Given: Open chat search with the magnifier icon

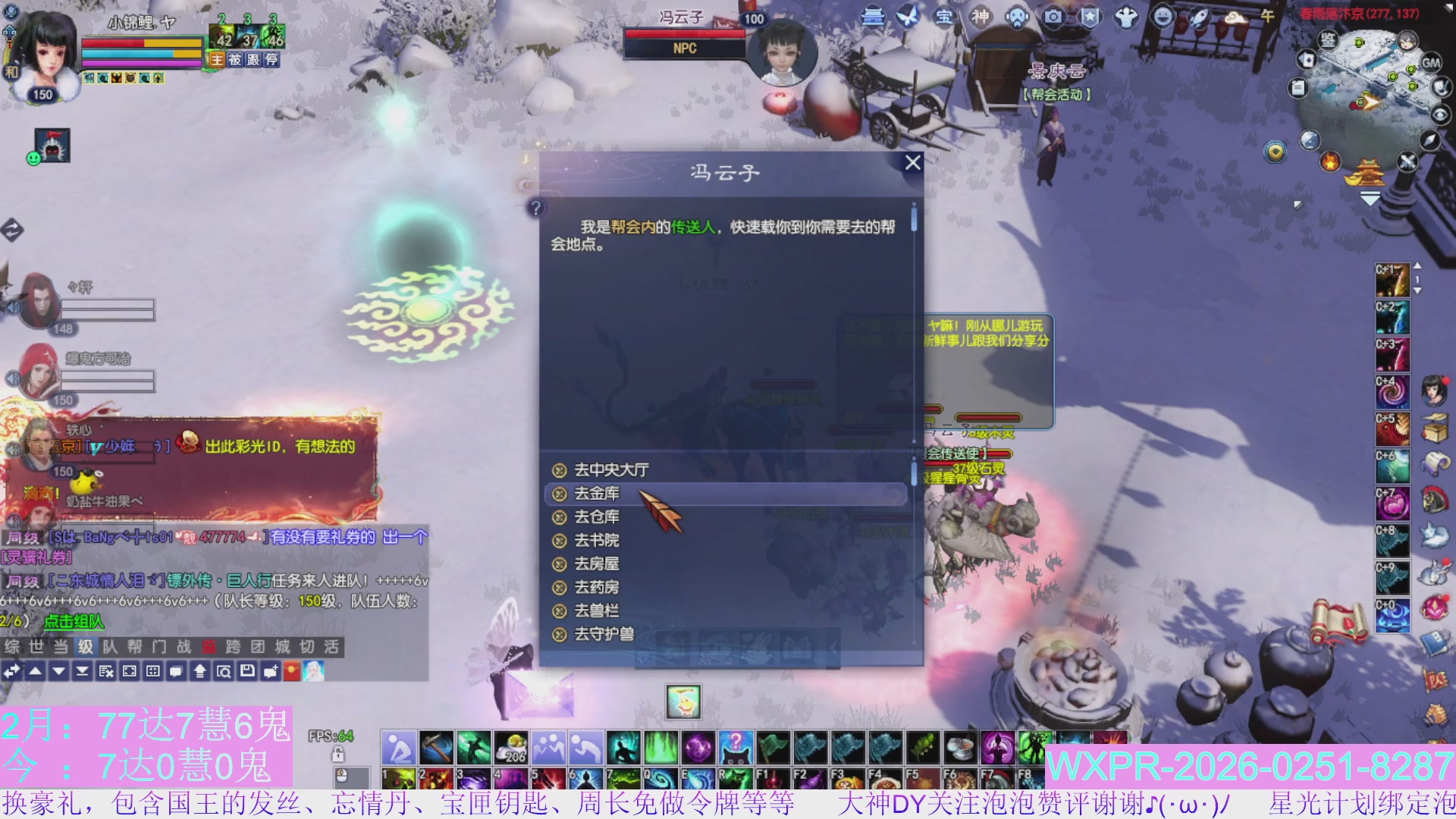Looking at the screenshot, I should 224,670.
